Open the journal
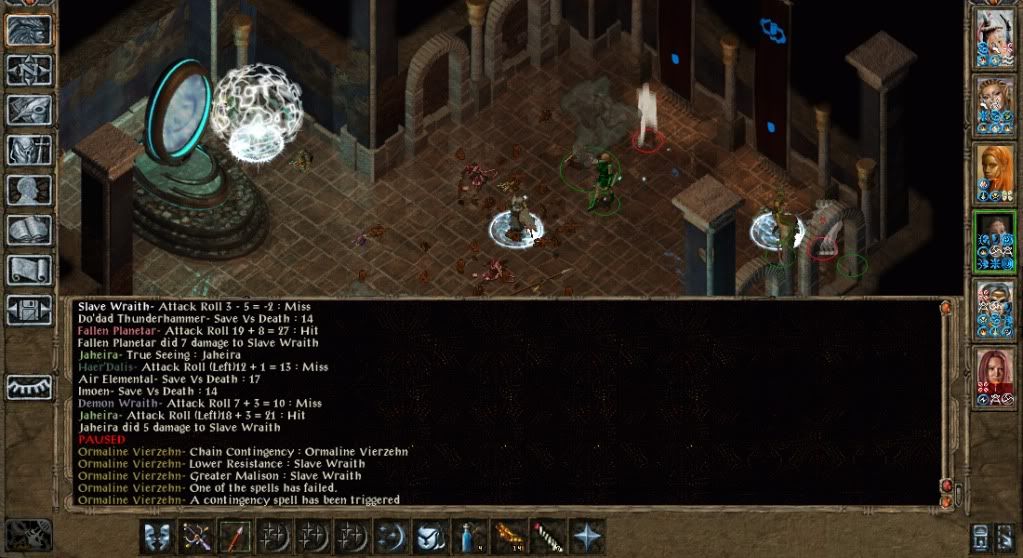Viewport: 1023px width, 558px height. pos(29,110)
